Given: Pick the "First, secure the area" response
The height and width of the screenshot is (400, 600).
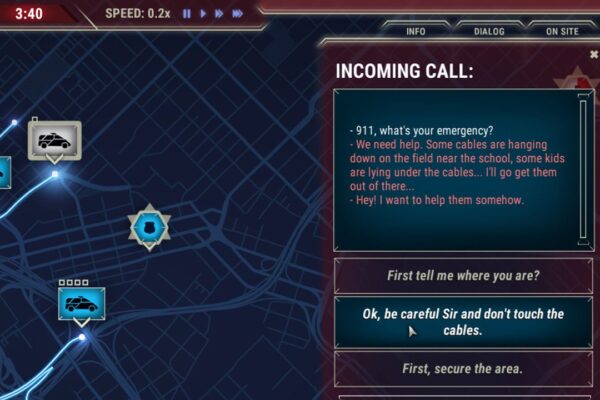Looking at the screenshot, I should tap(462, 368).
